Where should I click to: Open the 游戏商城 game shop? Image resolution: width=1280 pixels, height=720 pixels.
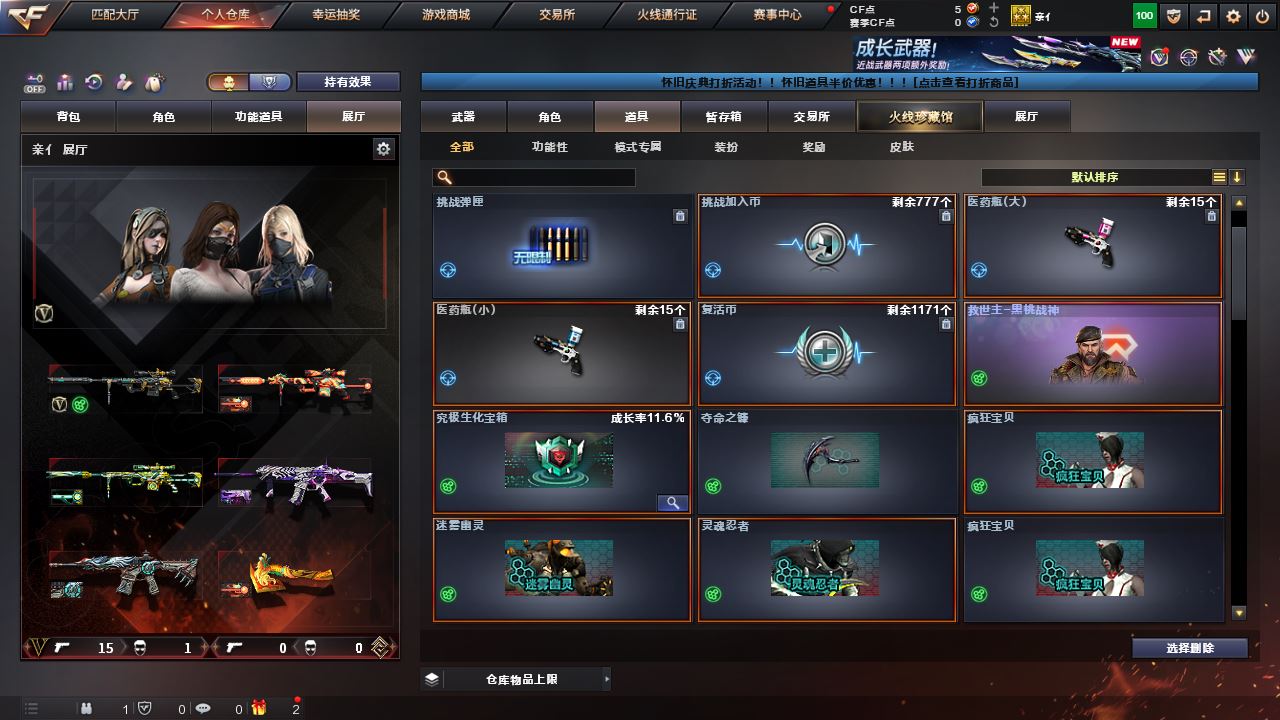445,15
